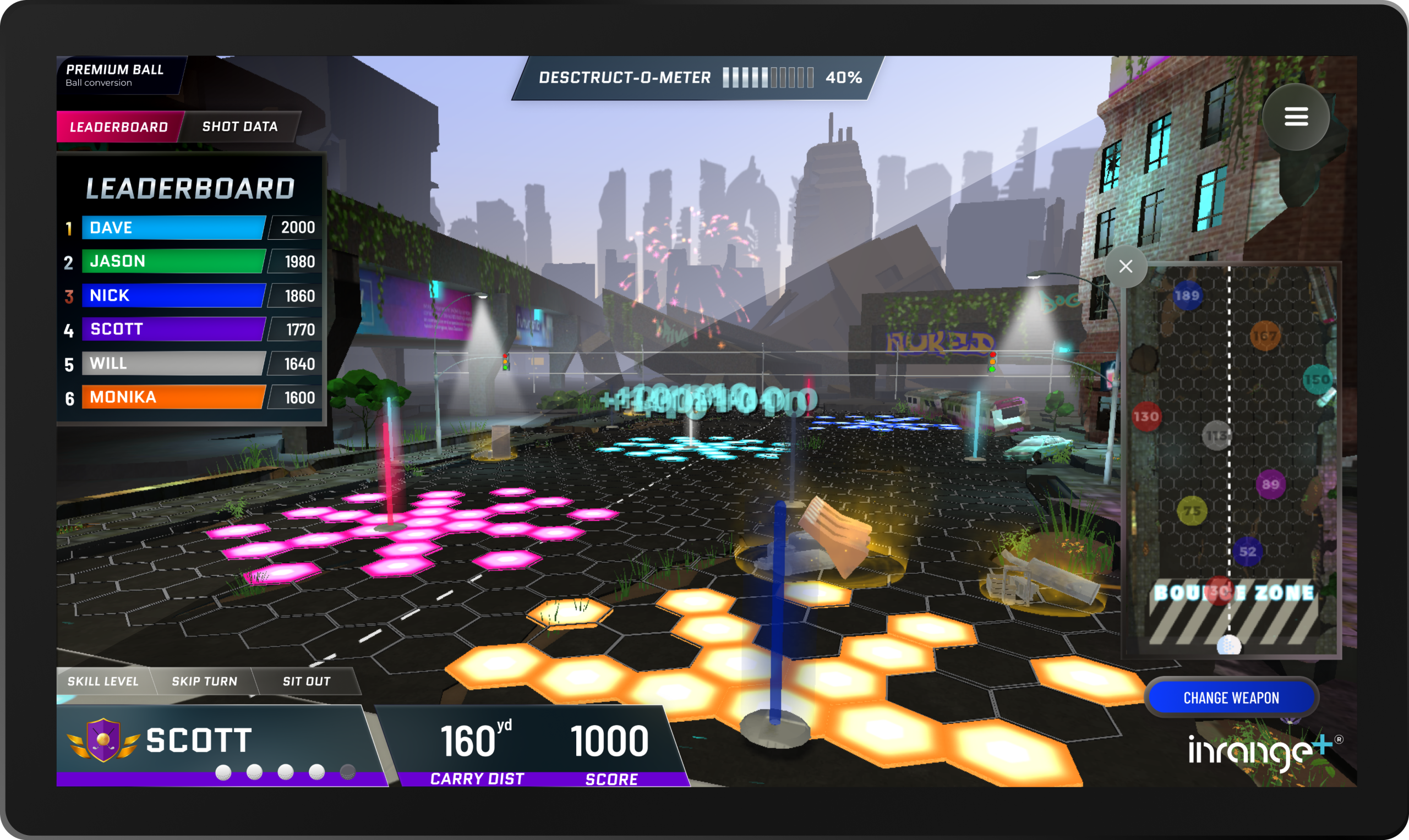This screenshot has width=1409, height=840.
Task: Open the hamburger menu
Action: pyautogui.click(x=1295, y=117)
